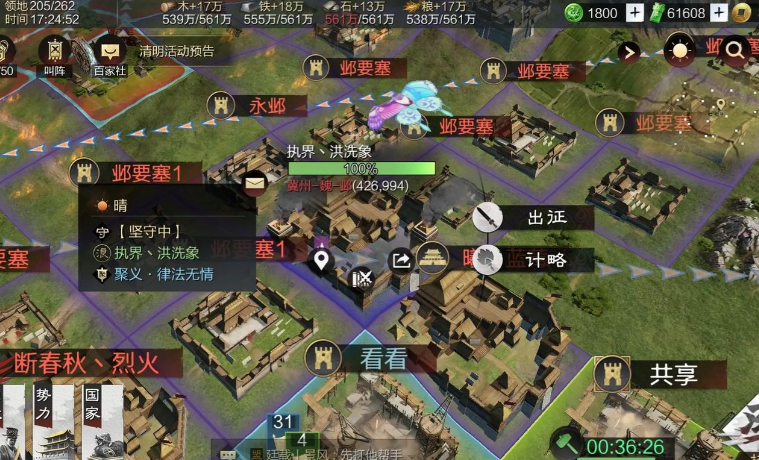Add more green tokens with the plus button
This screenshot has height=460, width=759.
pos(744,13)
